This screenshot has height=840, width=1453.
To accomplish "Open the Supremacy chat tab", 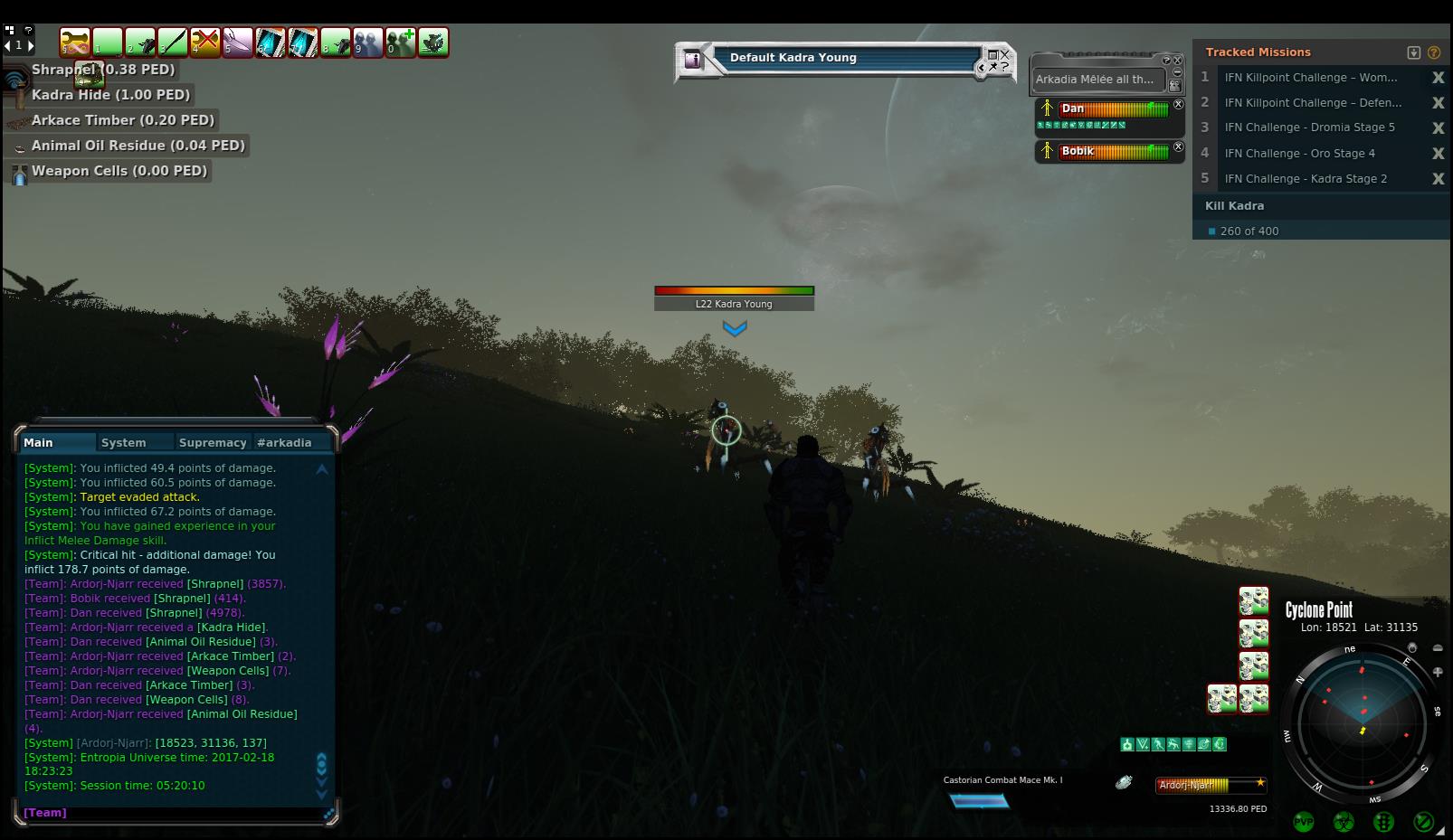I will (213, 442).
